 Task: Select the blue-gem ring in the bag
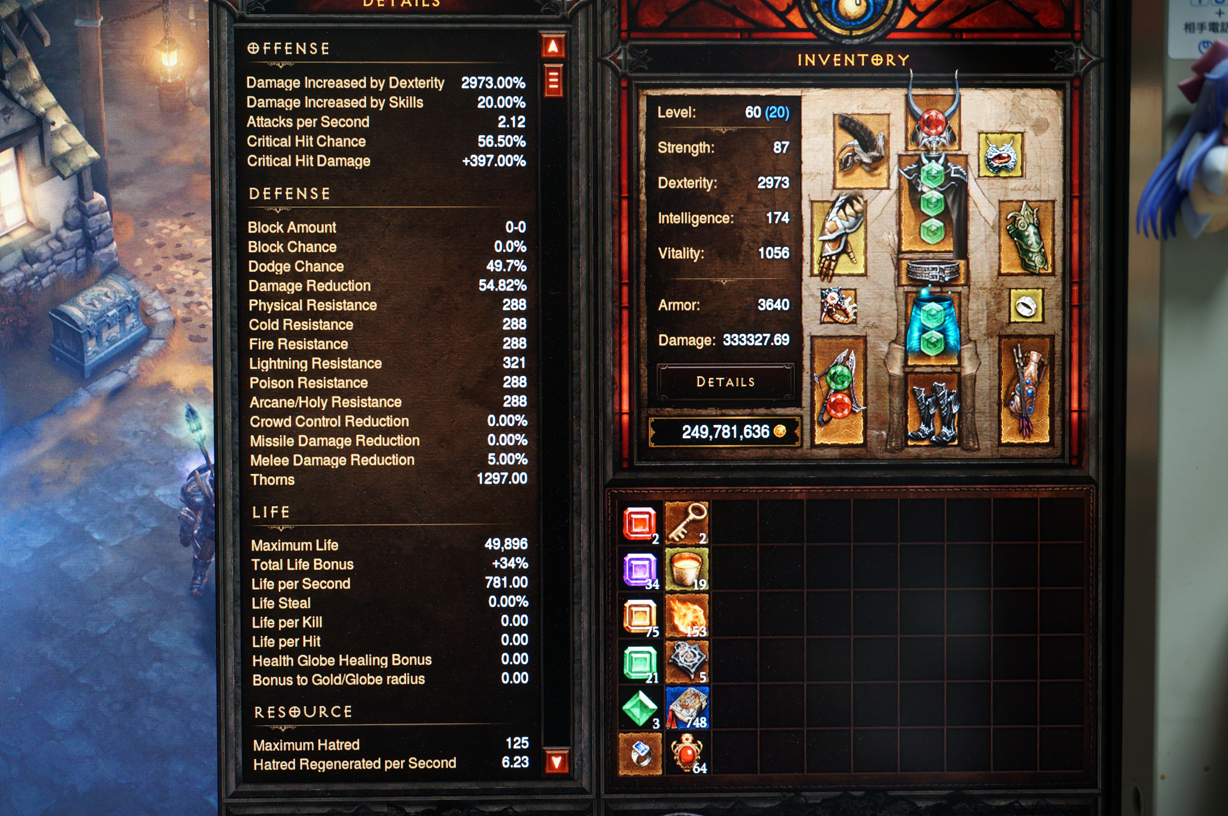[640, 753]
